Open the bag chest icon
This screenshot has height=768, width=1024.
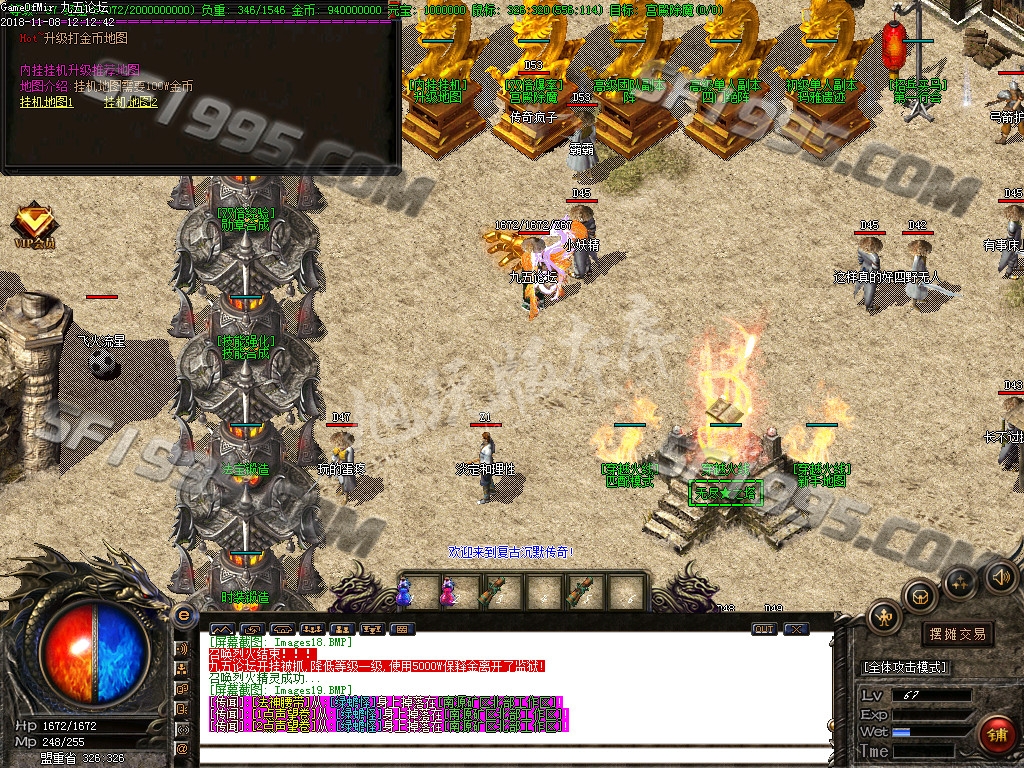919,597
